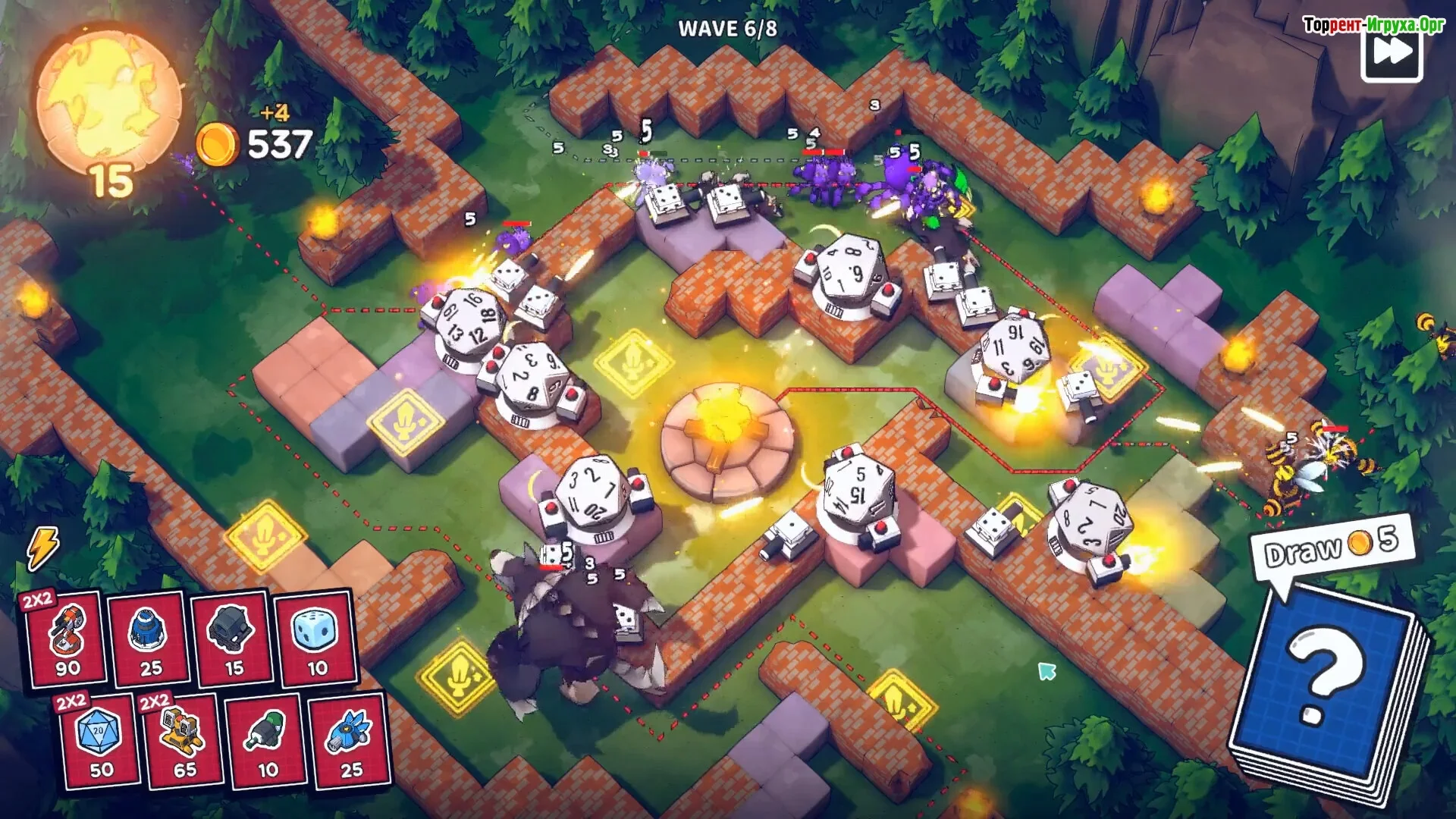
Task: Open the Торрент-Игруха.Орг watermark link
Action: 1373,25
